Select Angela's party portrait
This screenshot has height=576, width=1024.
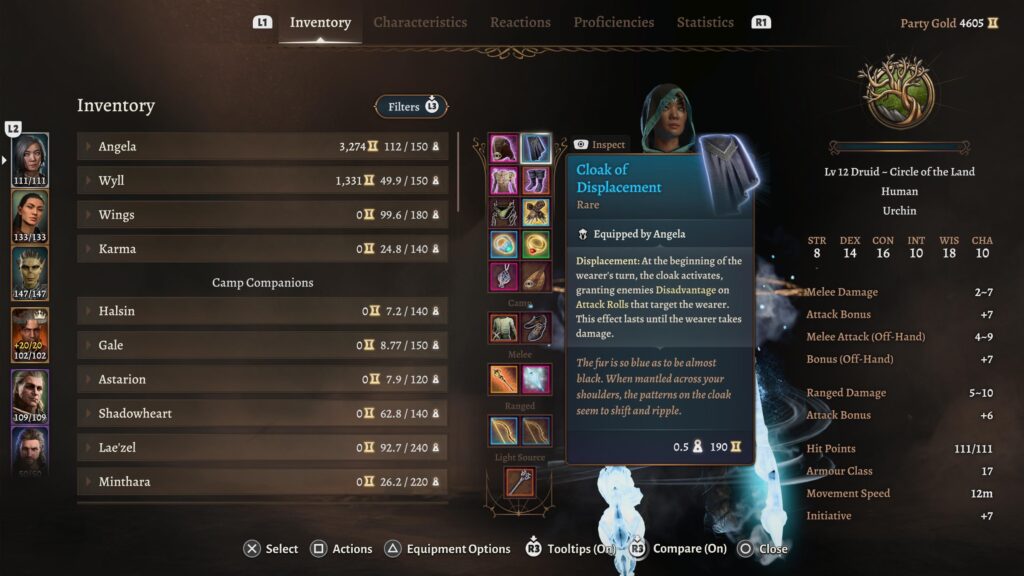point(30,160)
